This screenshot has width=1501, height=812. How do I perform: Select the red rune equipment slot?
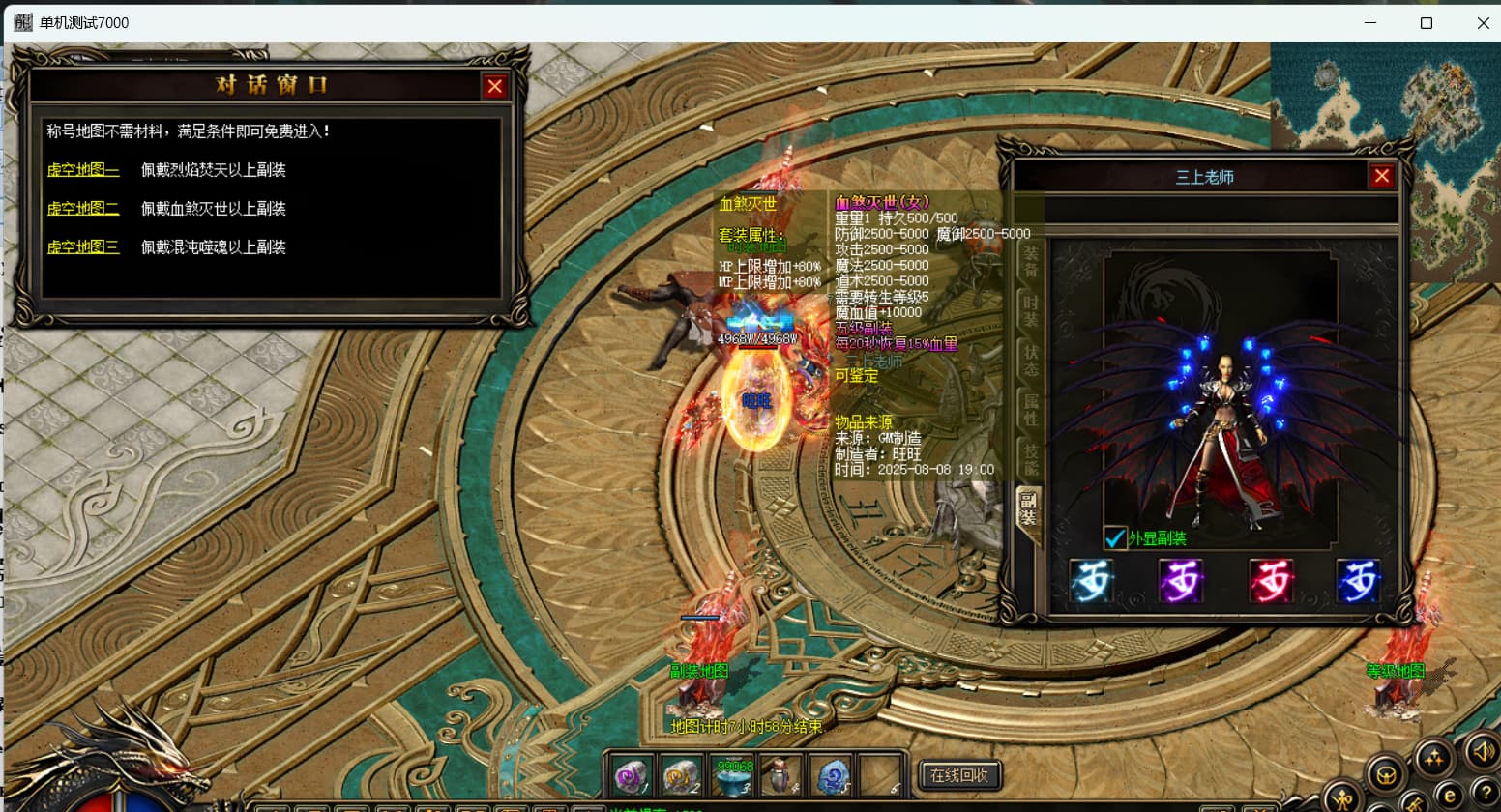point(1270,582)
